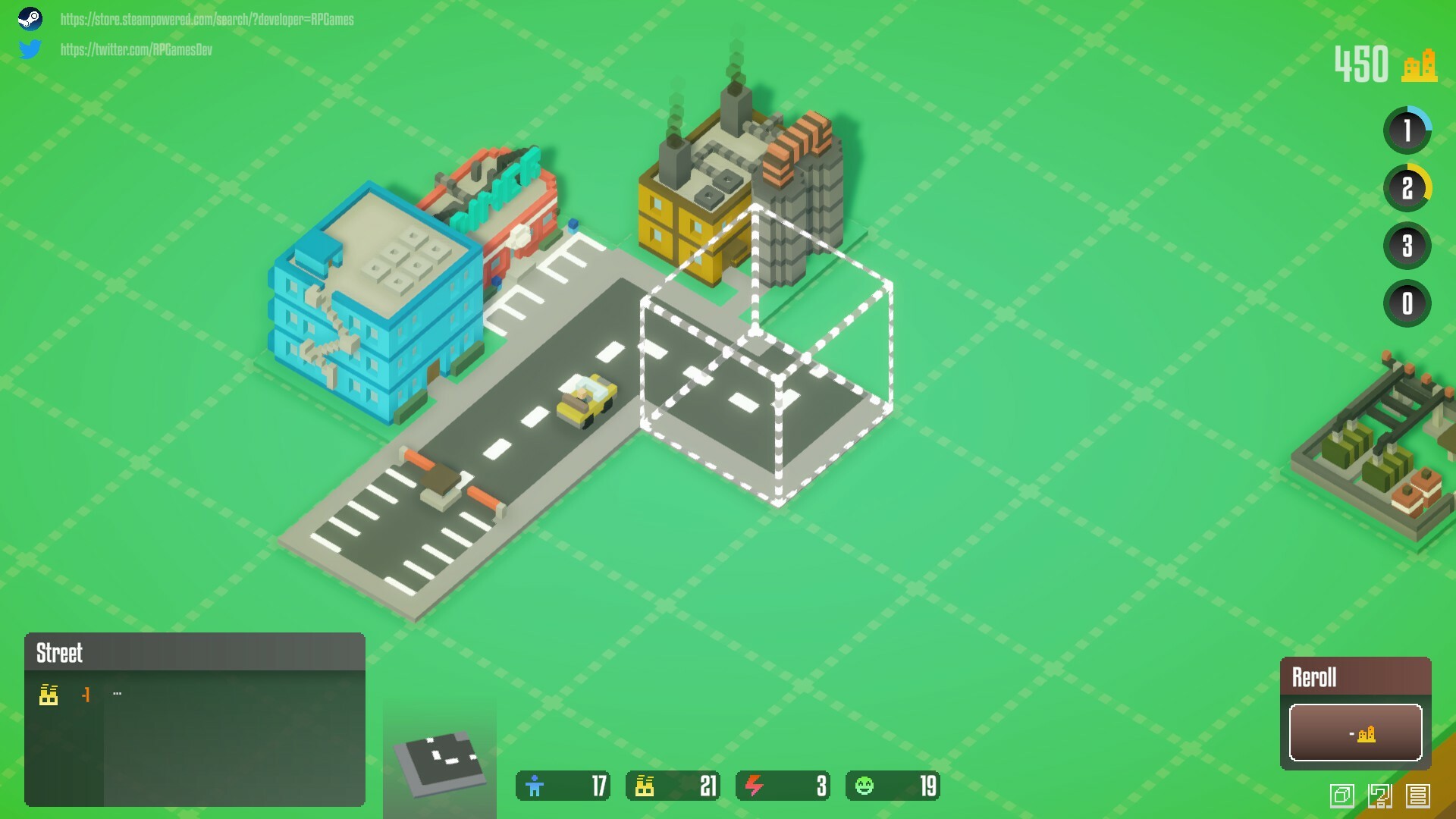Viewport: 1456px width, 819px height.
Task: Click the Twitter bird icon
Action: click(31, 50)
